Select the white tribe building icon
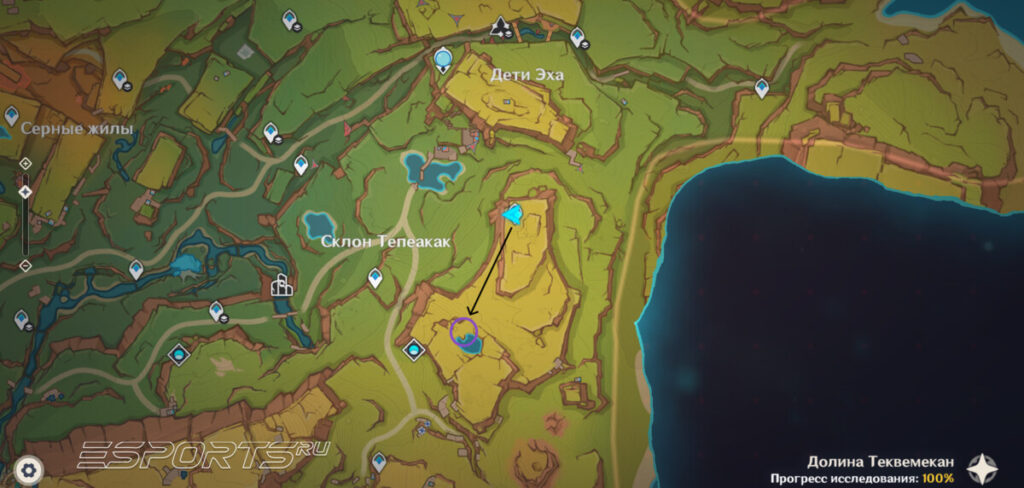1024x488 pixels. [283, 287]
